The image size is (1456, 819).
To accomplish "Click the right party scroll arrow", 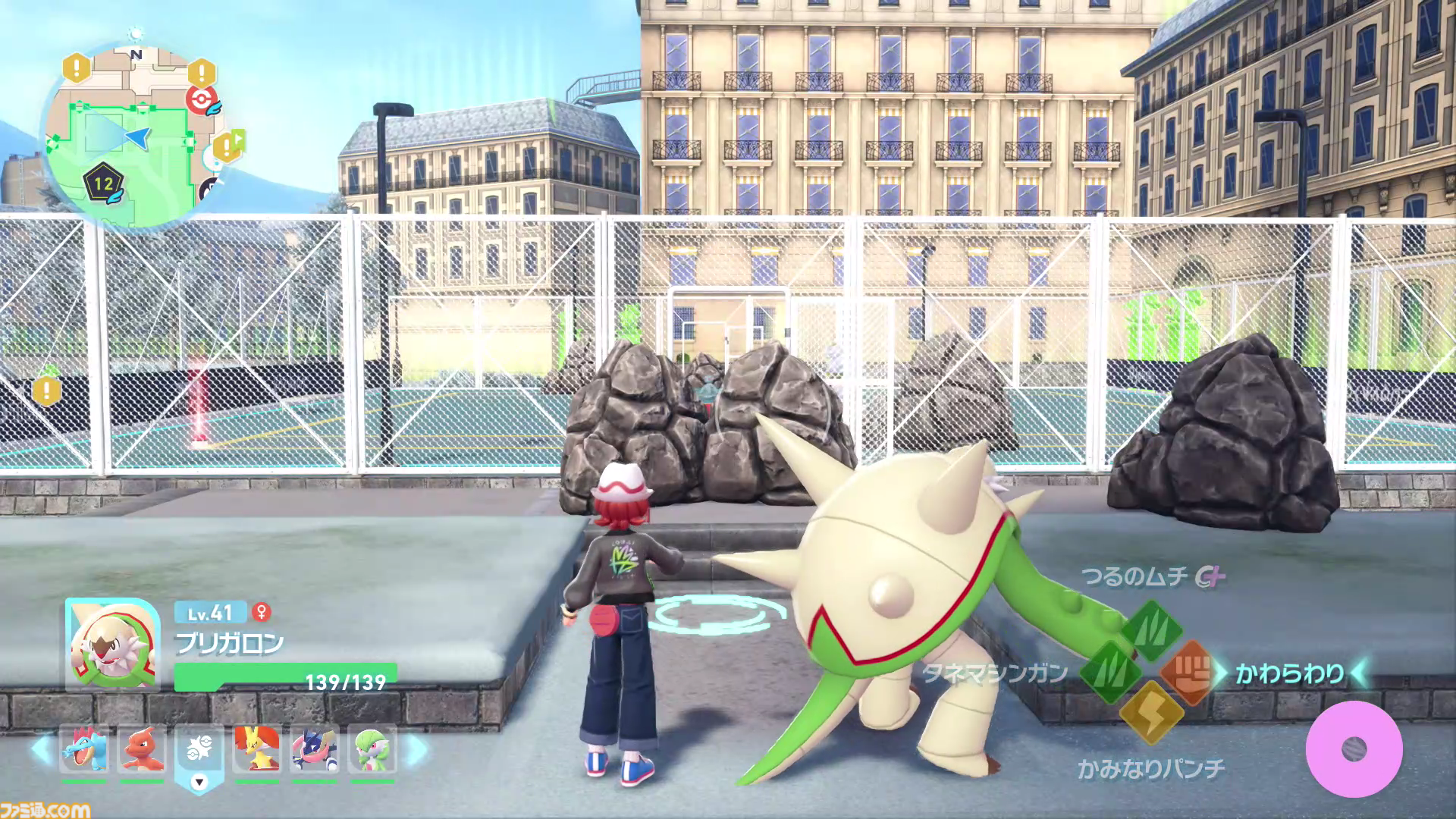I will tap(416, 750).
